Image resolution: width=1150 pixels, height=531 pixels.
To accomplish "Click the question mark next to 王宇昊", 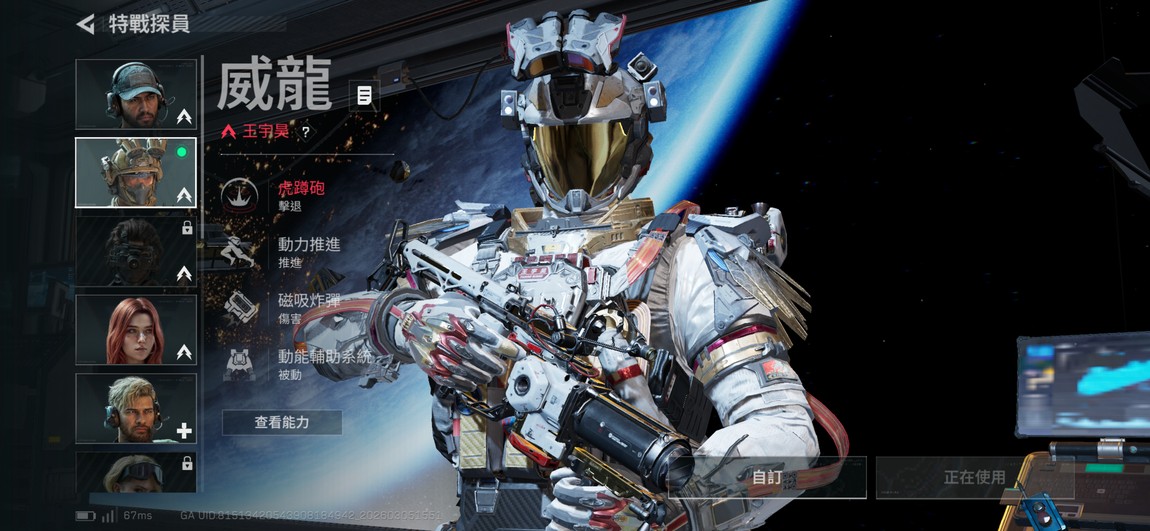I will click(x=305, y=131).
